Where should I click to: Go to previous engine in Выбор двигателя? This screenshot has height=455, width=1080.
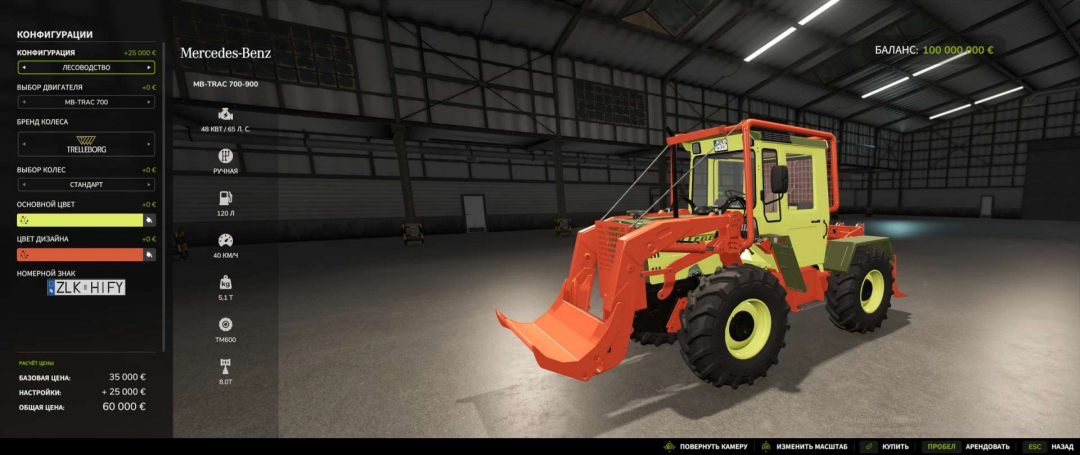pyautogui.click(x=23, y=102)
